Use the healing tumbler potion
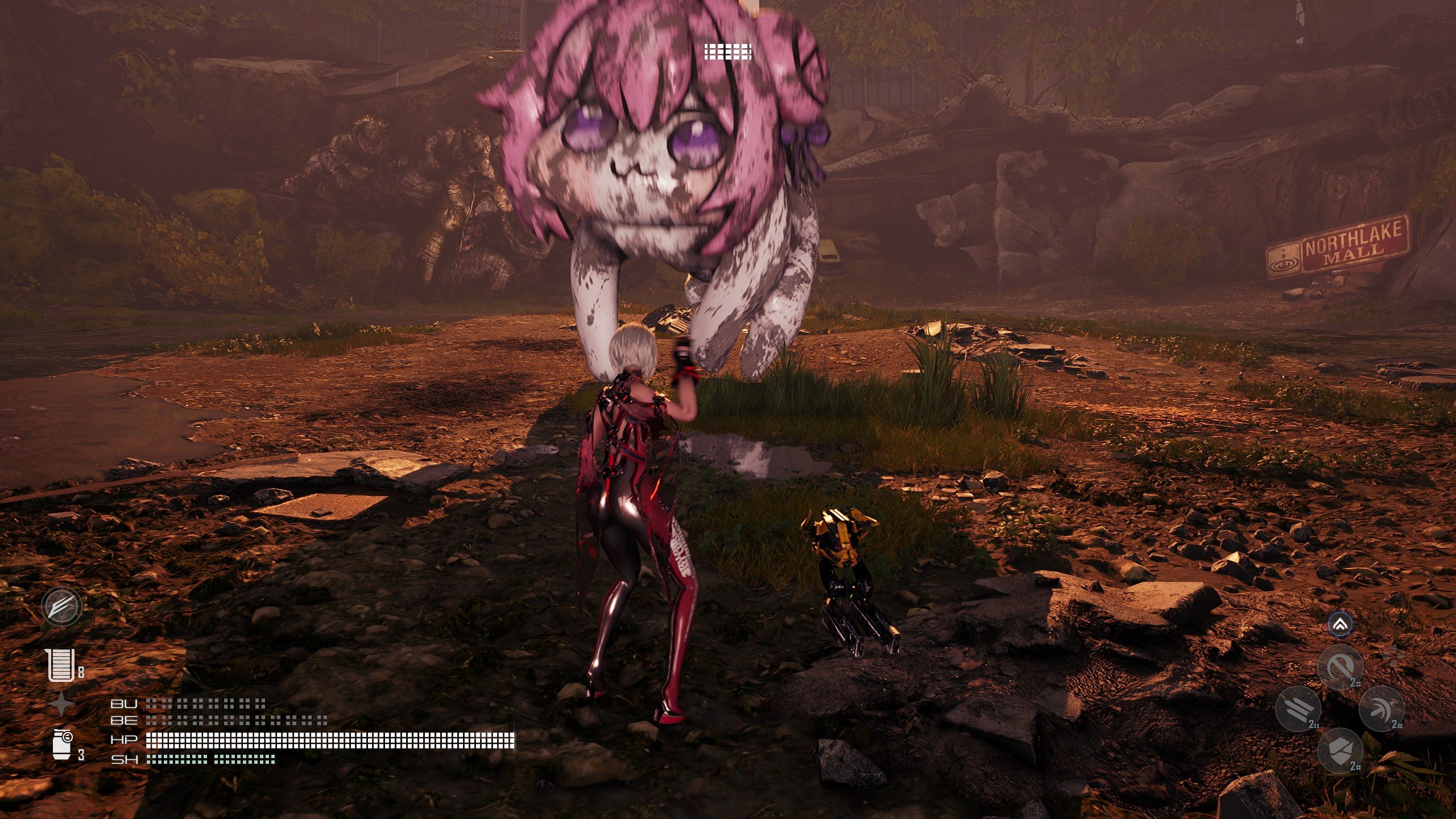1456x819 pixels. 61,665
